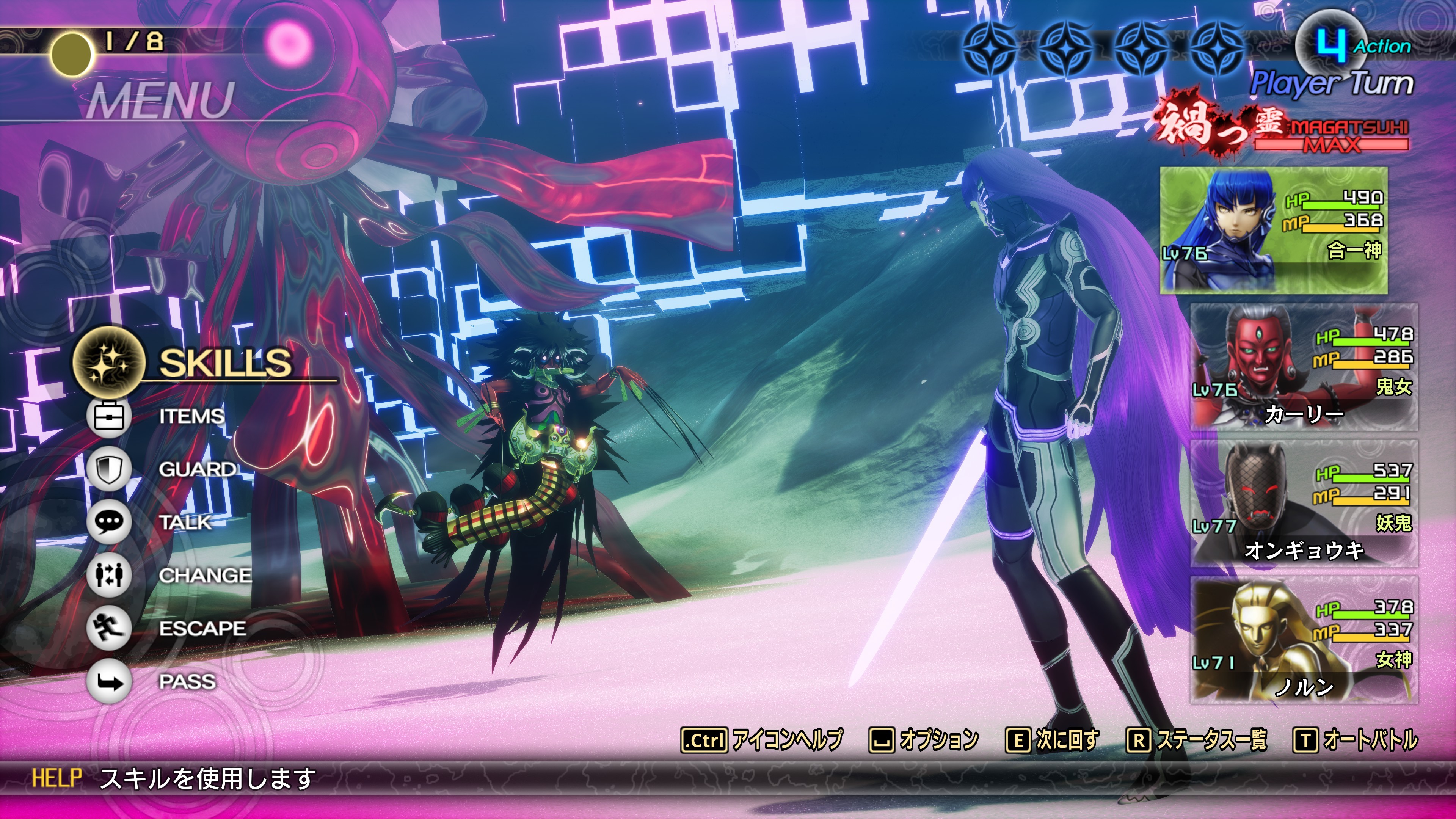
Task: Open オプション at the bottom bar
Action: pos(925,740)
